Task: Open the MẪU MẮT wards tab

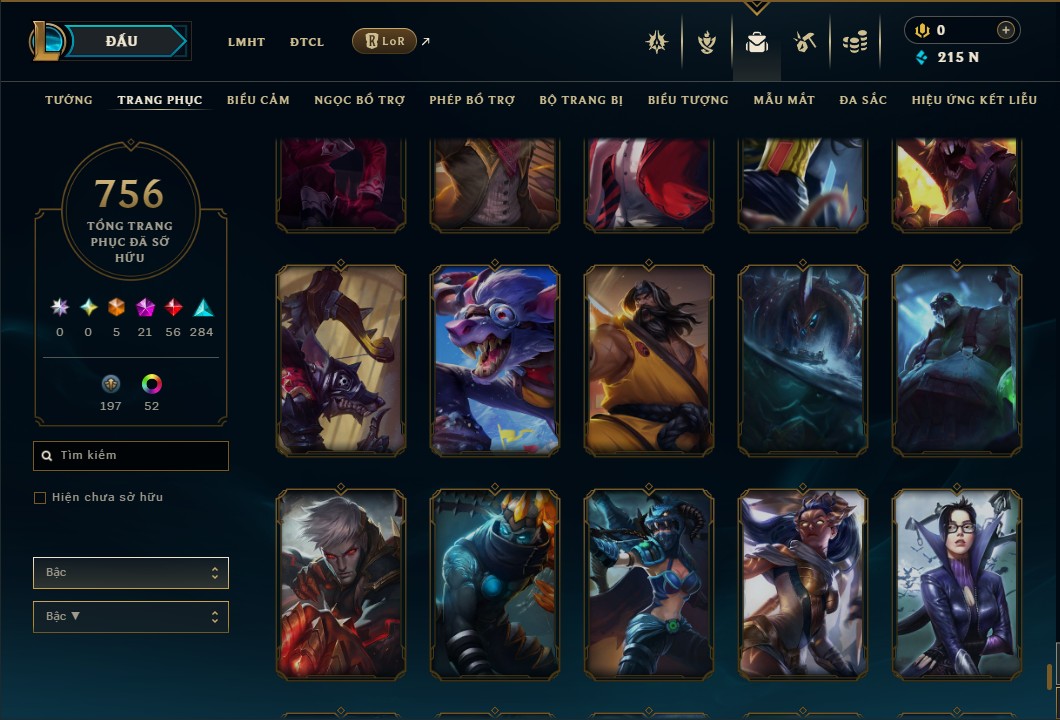Action: (784, 100)
